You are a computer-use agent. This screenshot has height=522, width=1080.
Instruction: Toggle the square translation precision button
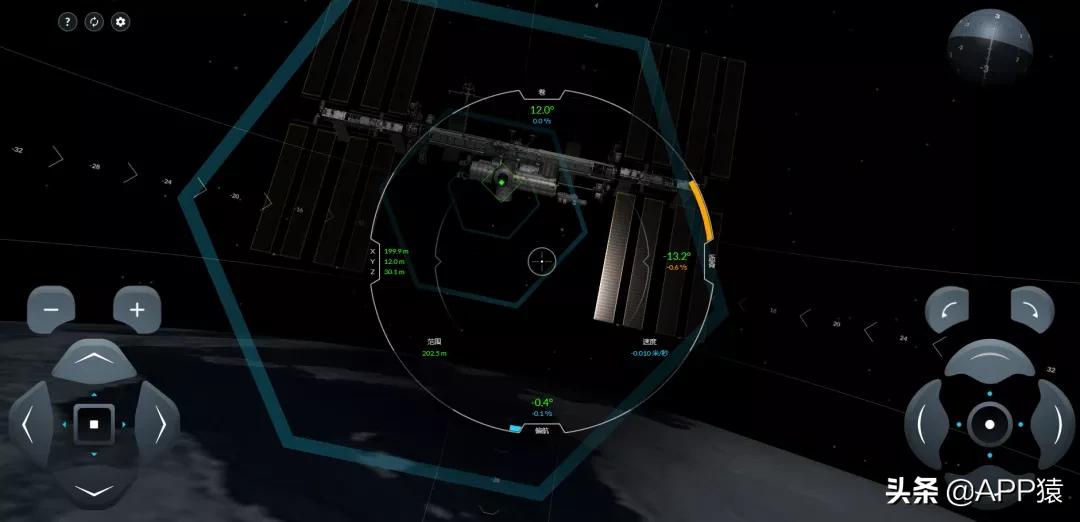coord(94,424)
